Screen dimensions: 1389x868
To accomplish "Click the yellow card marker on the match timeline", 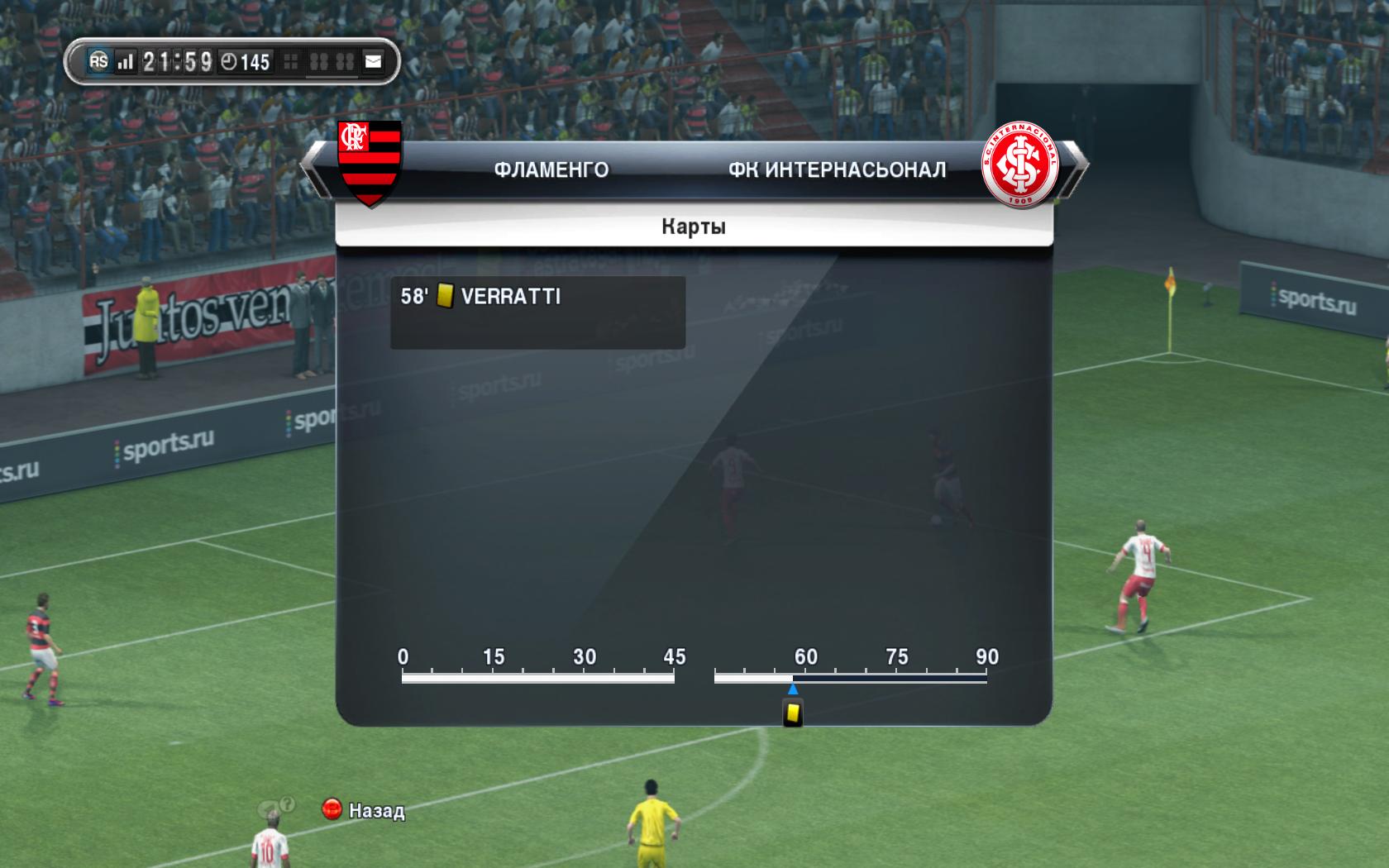I will click(x=793, y=712).
